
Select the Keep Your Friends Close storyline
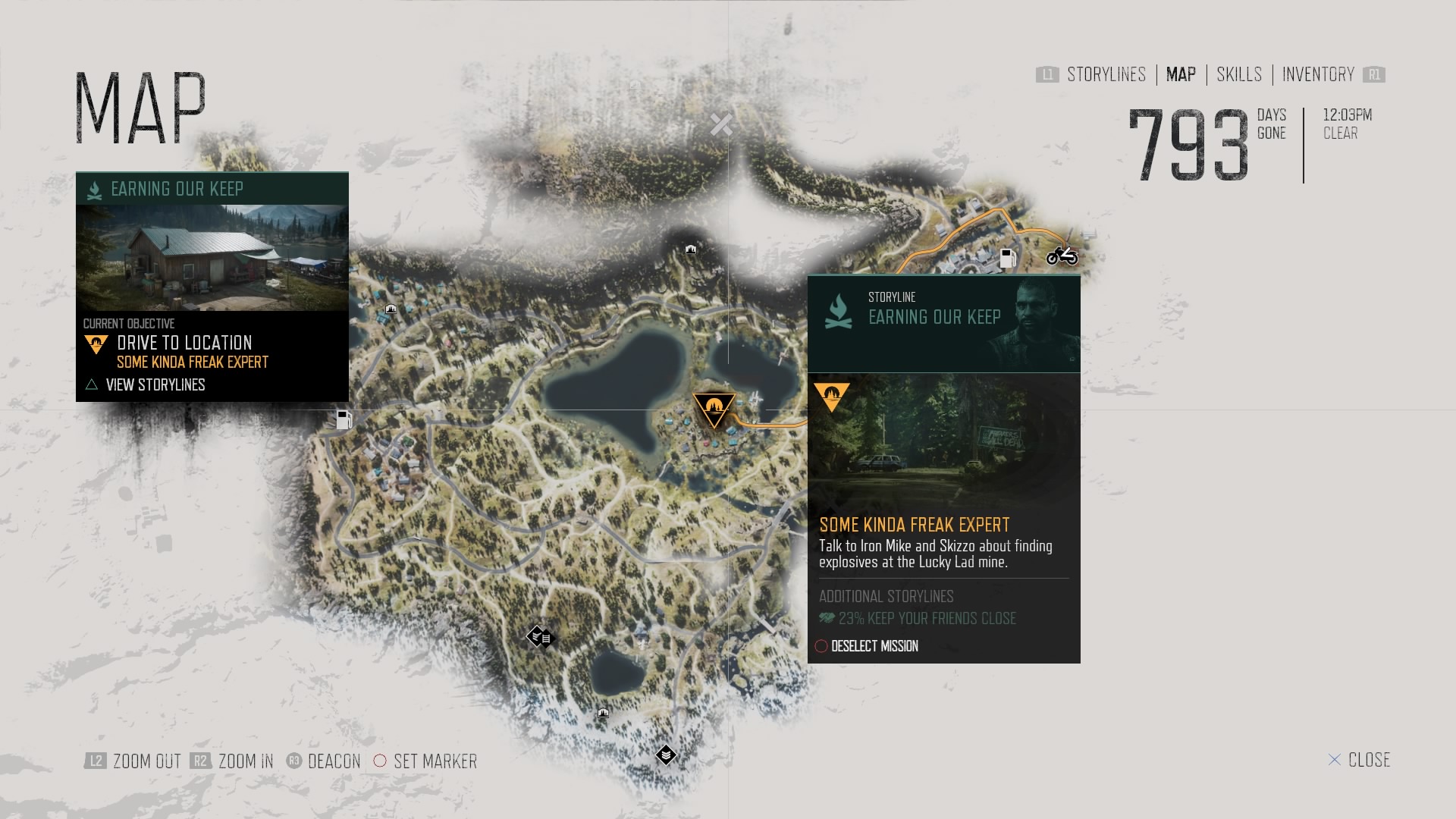pyautogui.click(x=926, y=619)
